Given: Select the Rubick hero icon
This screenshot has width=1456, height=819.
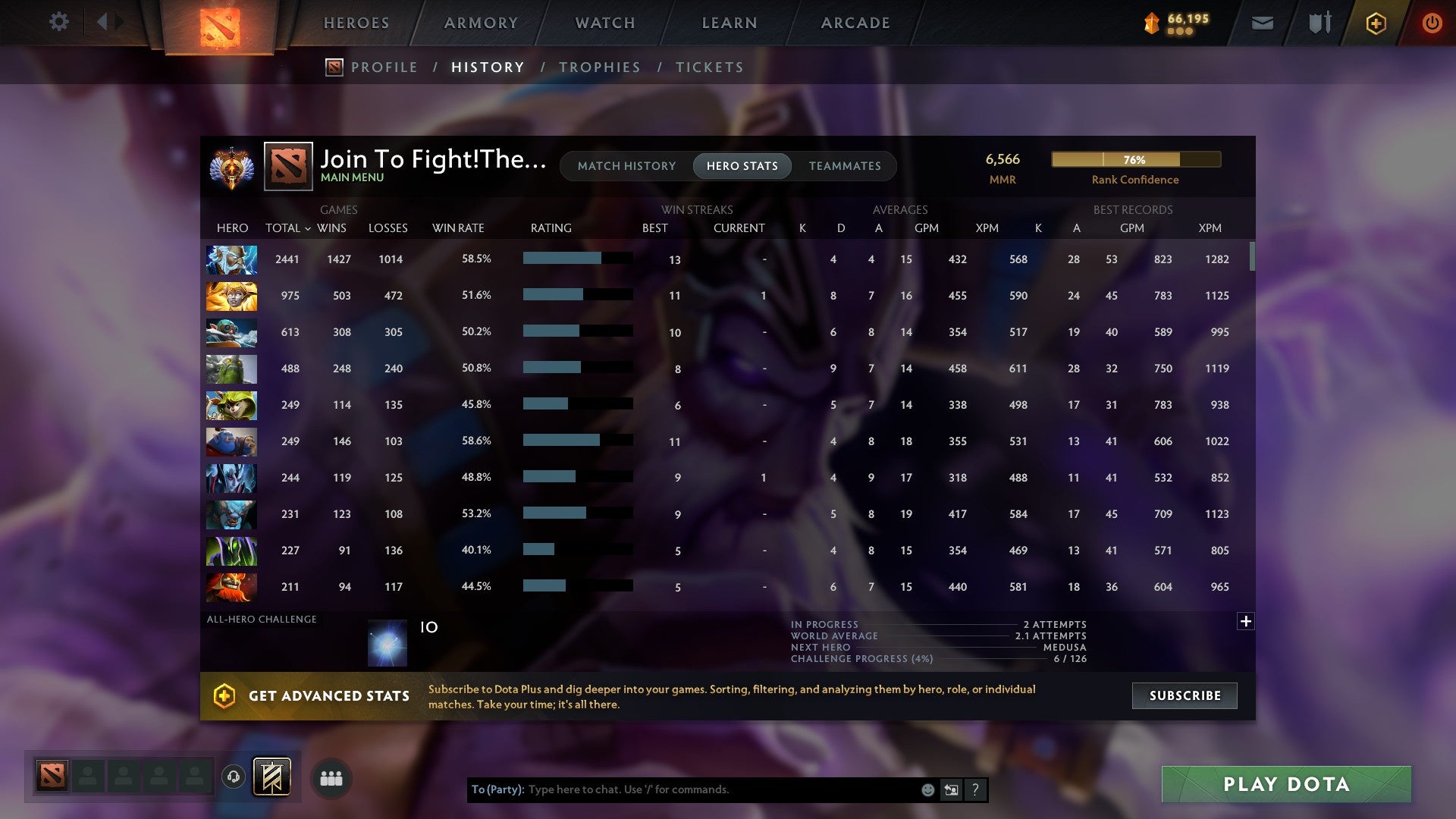Looking at the screenshot, I should 231,551.
